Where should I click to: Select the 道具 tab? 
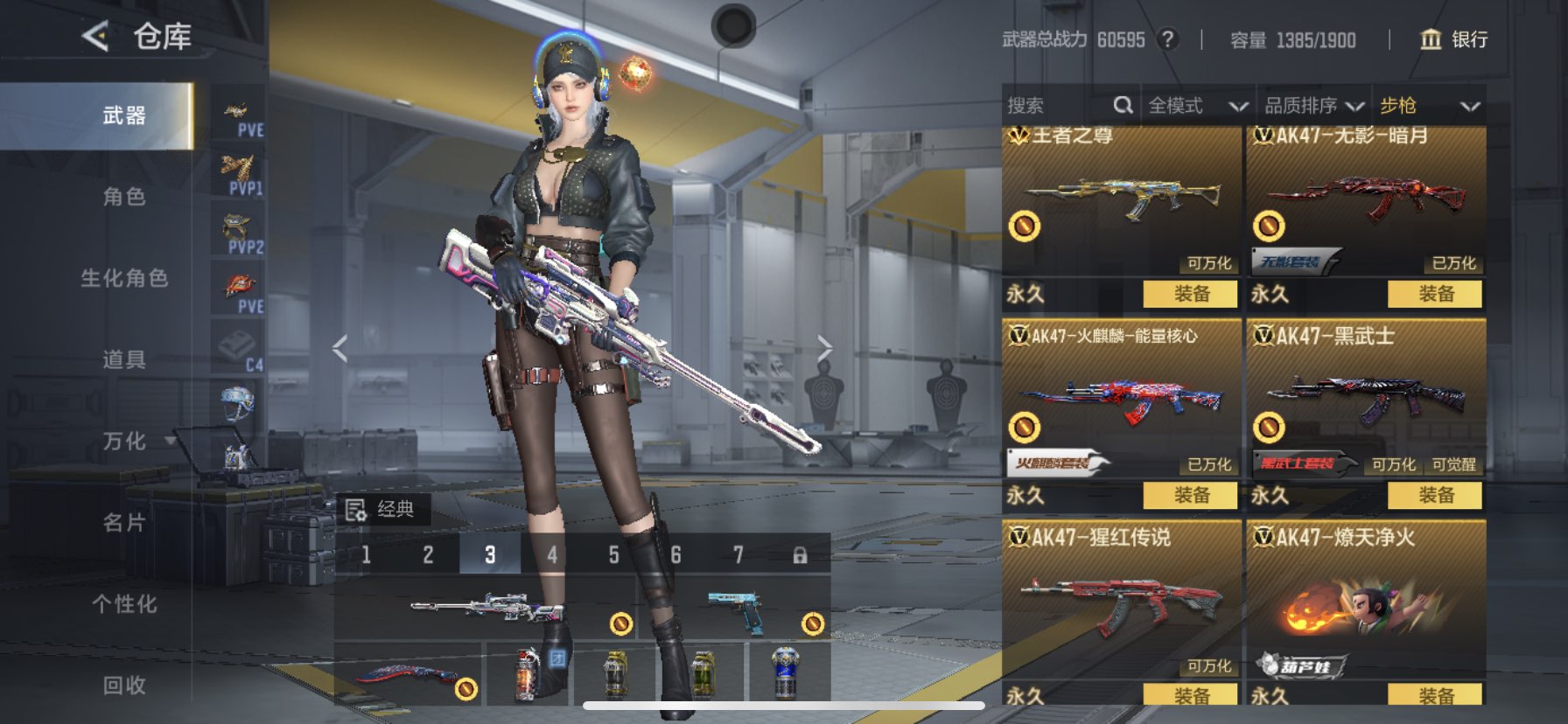[x=124, y=359]
